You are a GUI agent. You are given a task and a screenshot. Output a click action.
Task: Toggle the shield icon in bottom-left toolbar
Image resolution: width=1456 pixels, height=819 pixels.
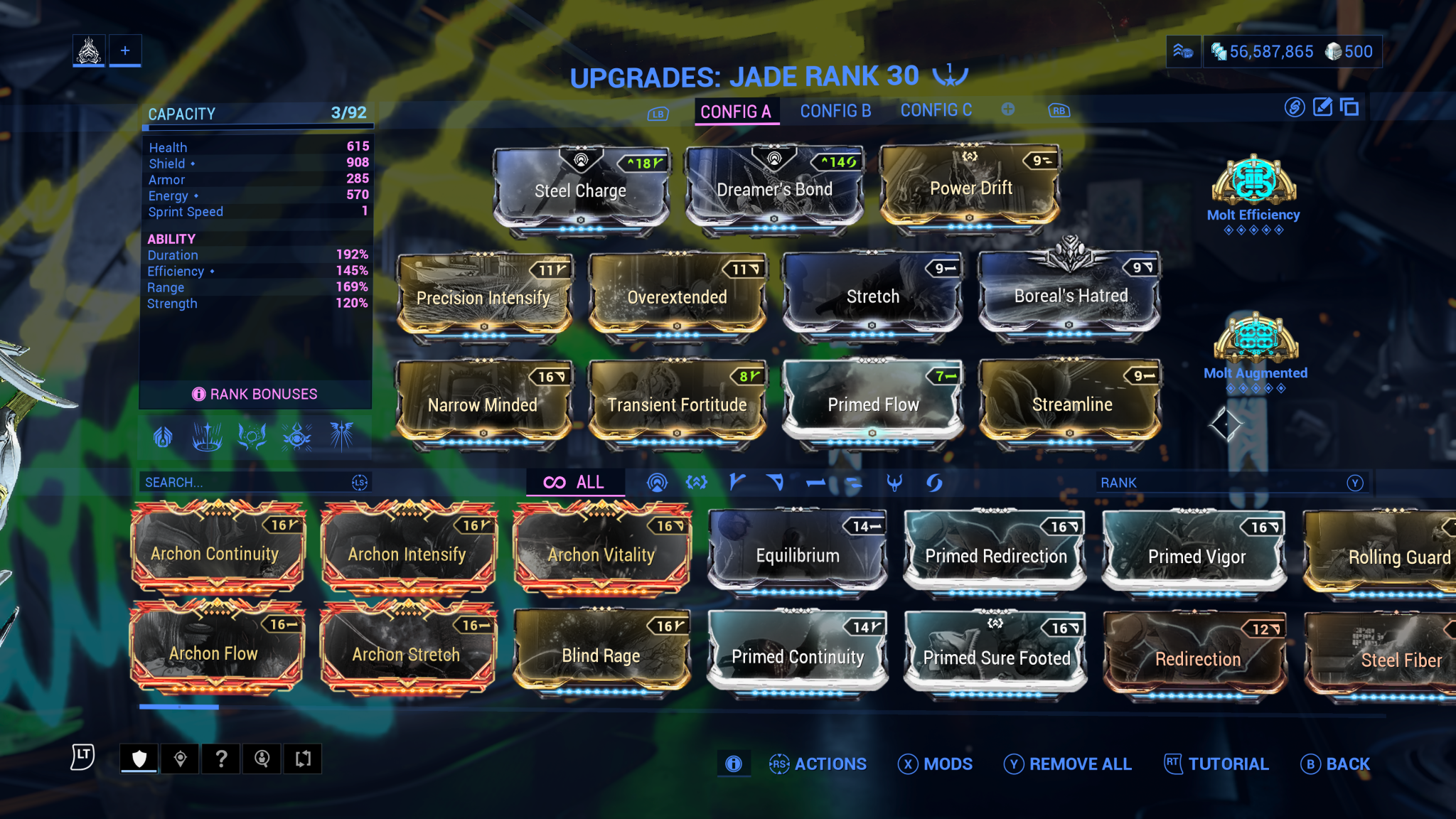click(139, 758)
